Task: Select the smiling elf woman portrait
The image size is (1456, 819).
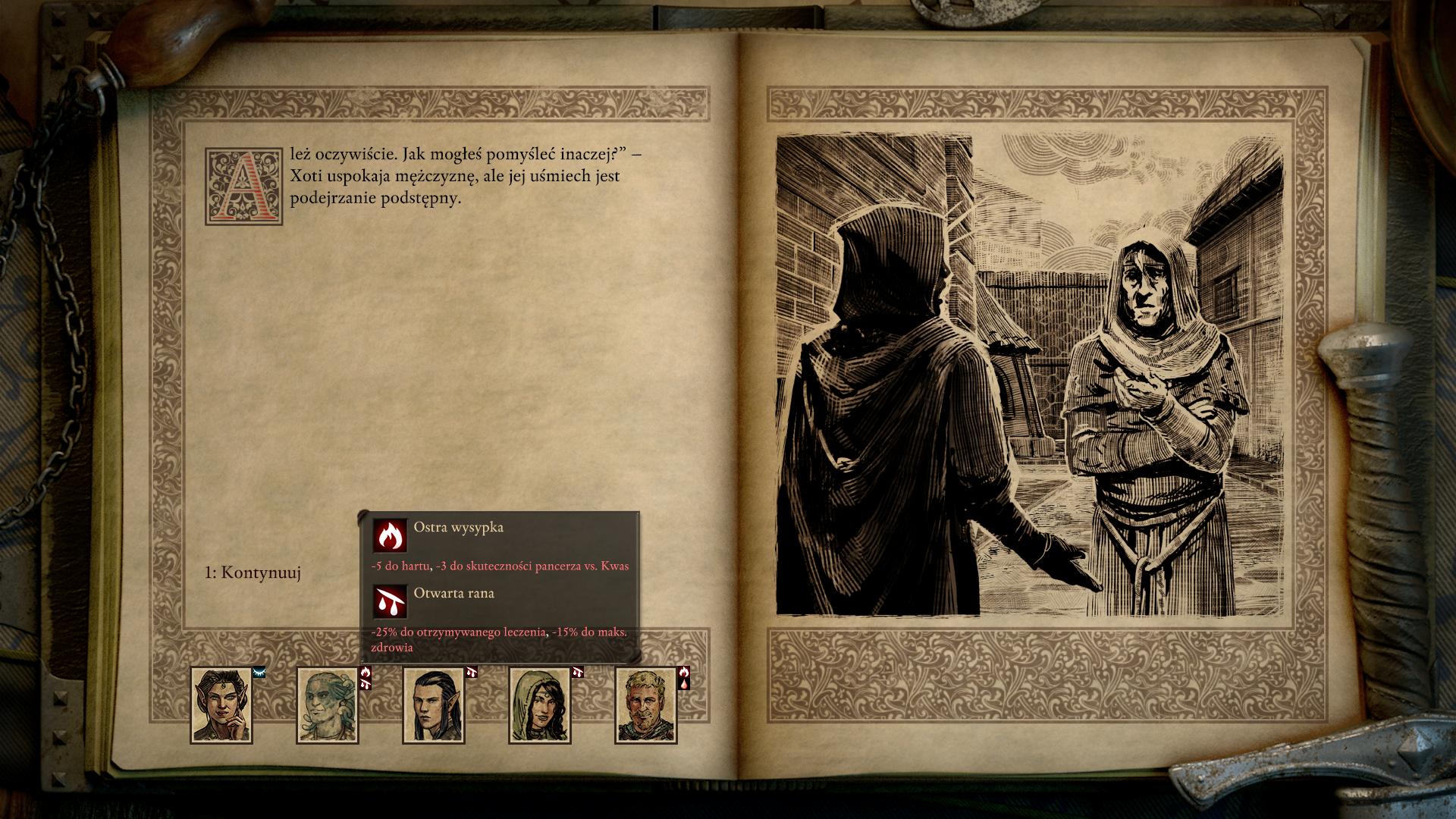Action: pos(221,704)
